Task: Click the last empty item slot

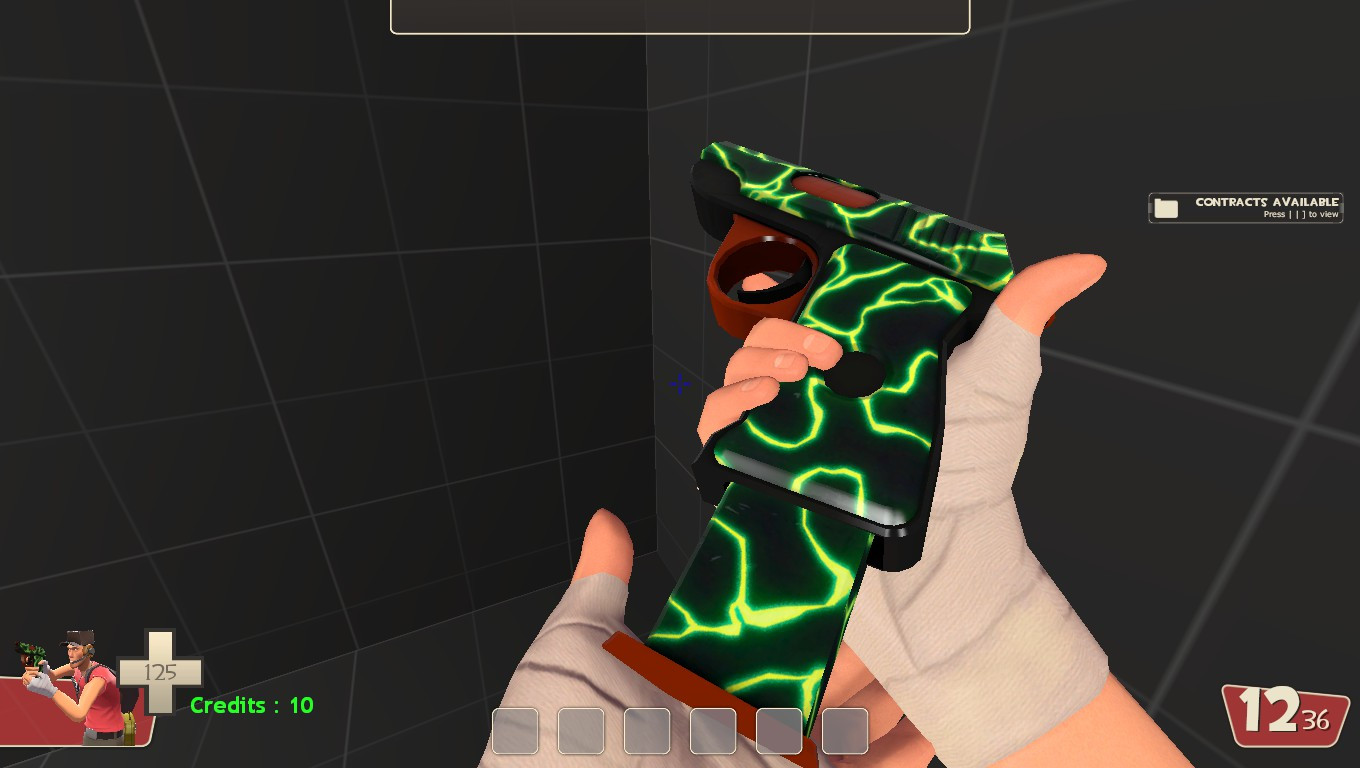Action: click(x=844, y=731)
